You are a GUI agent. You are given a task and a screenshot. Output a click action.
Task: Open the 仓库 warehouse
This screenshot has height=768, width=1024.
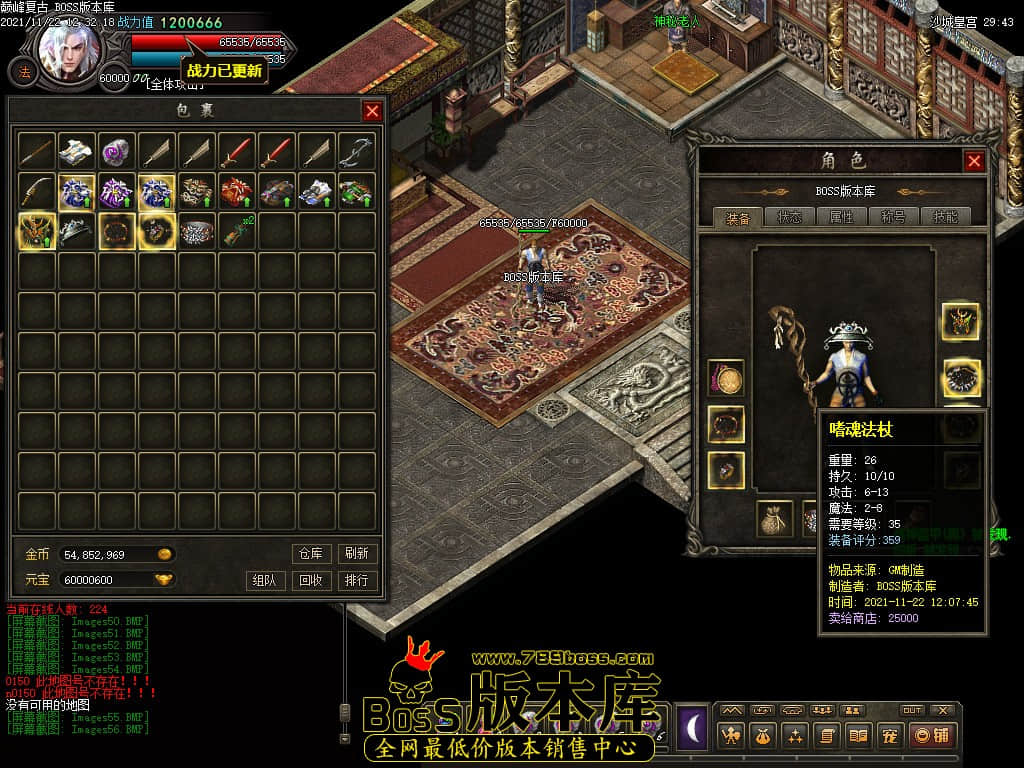(311, 553)
